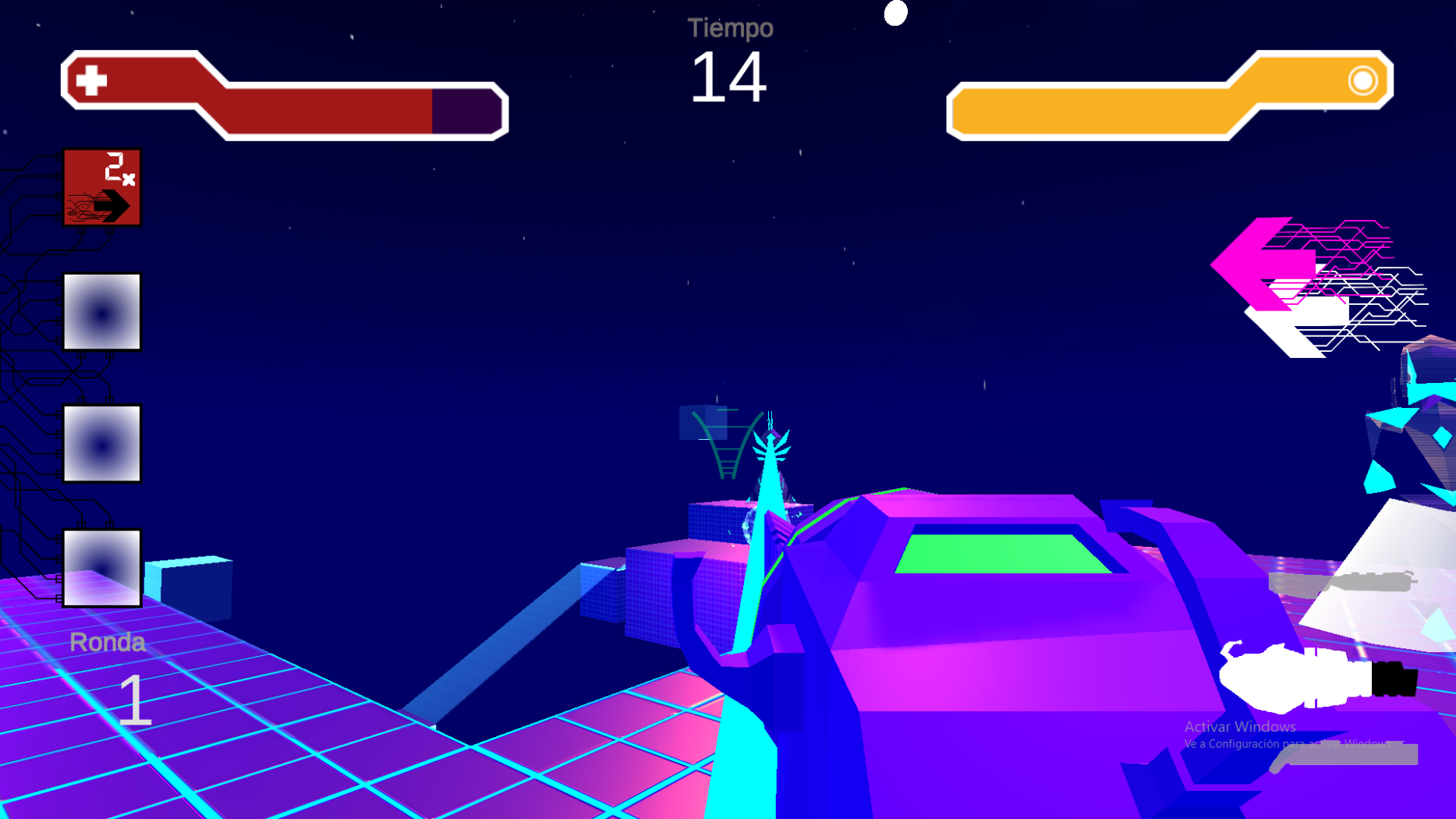1456x819 pixels.
Task: Click the white sphere in the sky
Action: [x=895, y=12]
